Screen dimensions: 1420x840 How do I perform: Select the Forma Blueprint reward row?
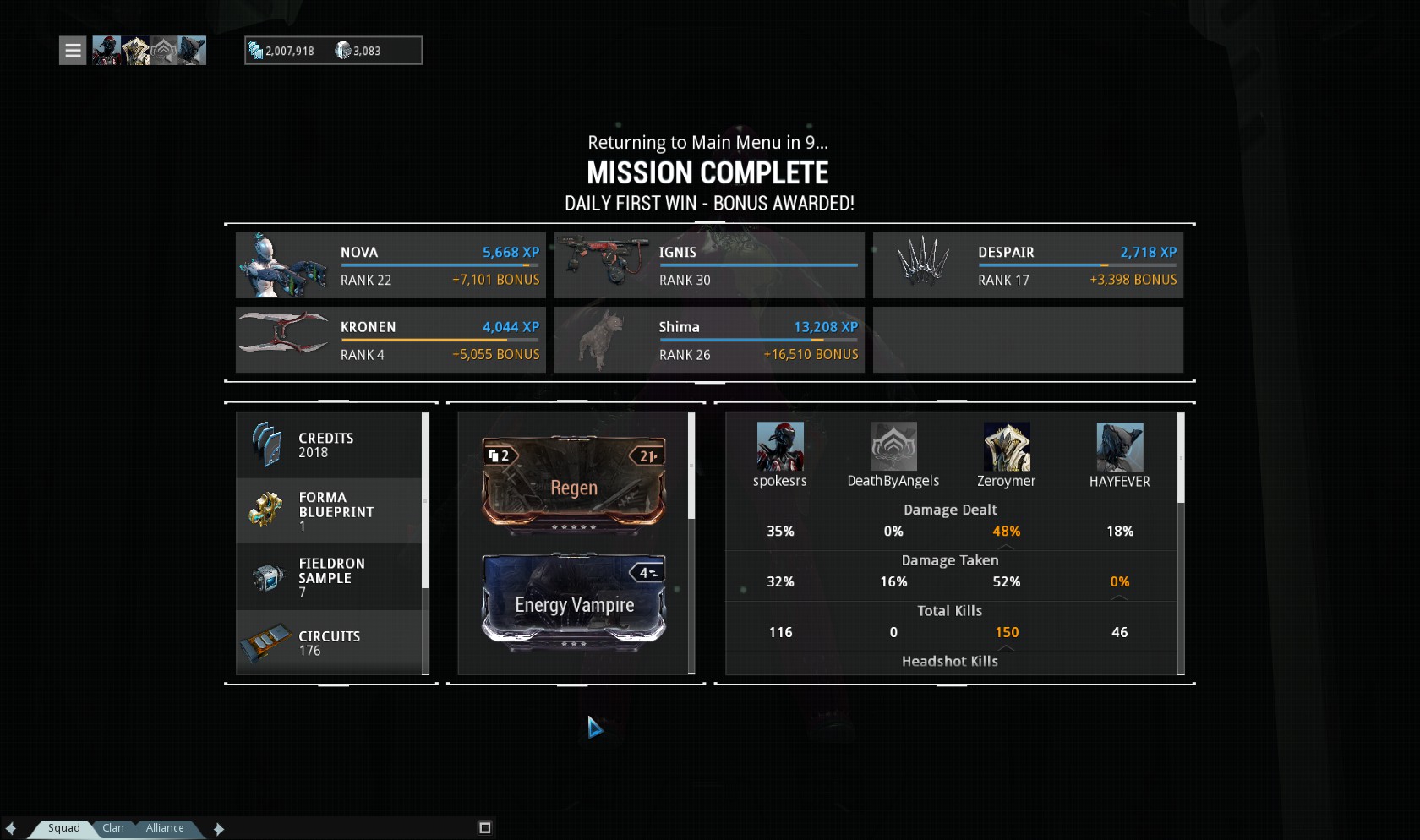[329, 511]
